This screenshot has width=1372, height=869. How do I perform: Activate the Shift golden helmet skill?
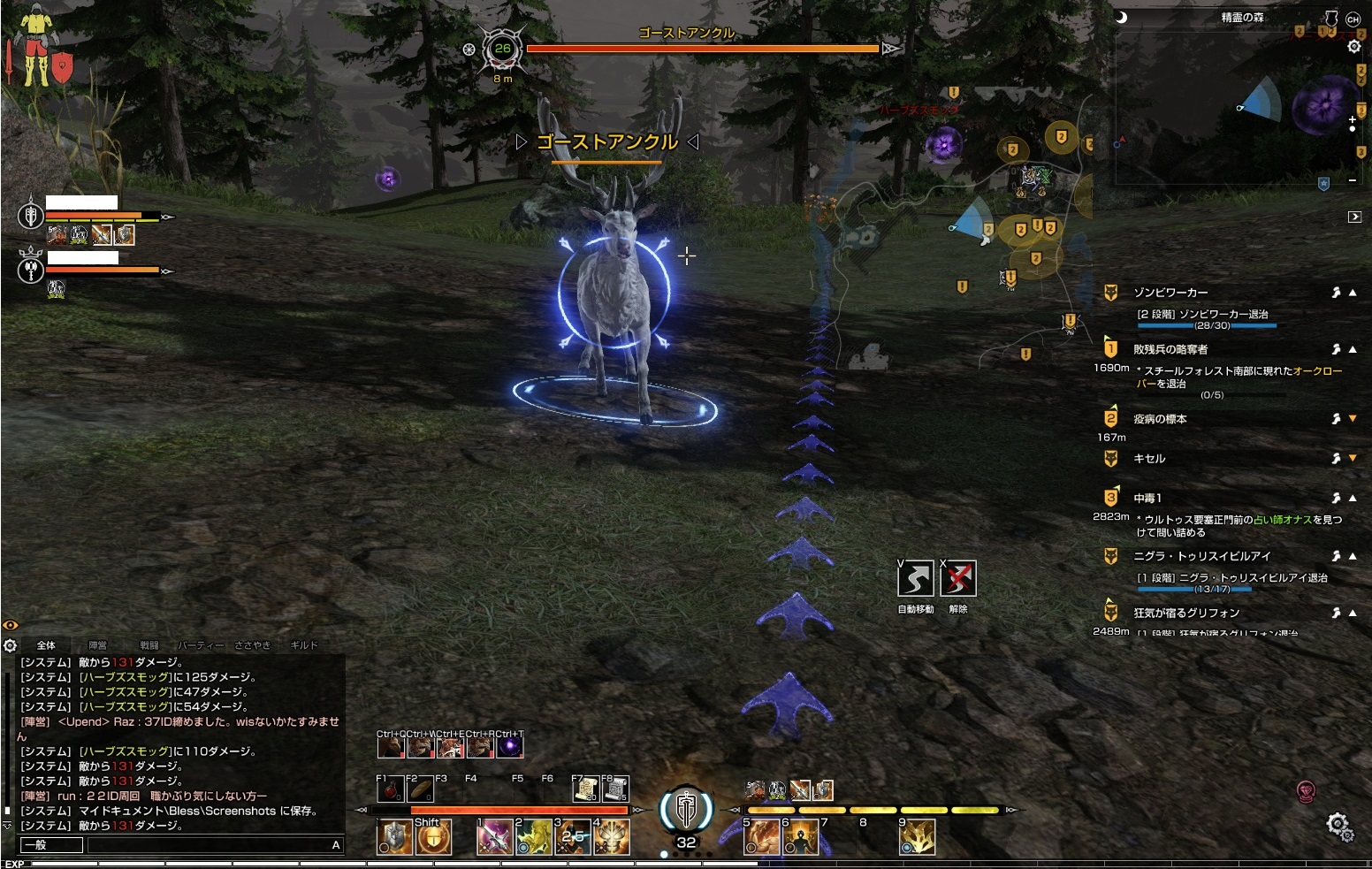pyautogui.click(x=433, y=837)
